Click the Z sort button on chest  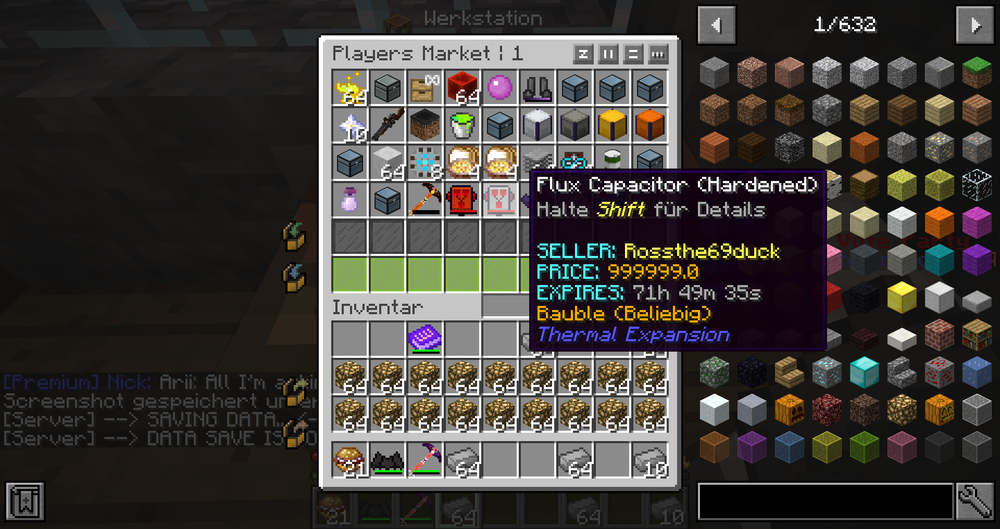tap(583, 54)
